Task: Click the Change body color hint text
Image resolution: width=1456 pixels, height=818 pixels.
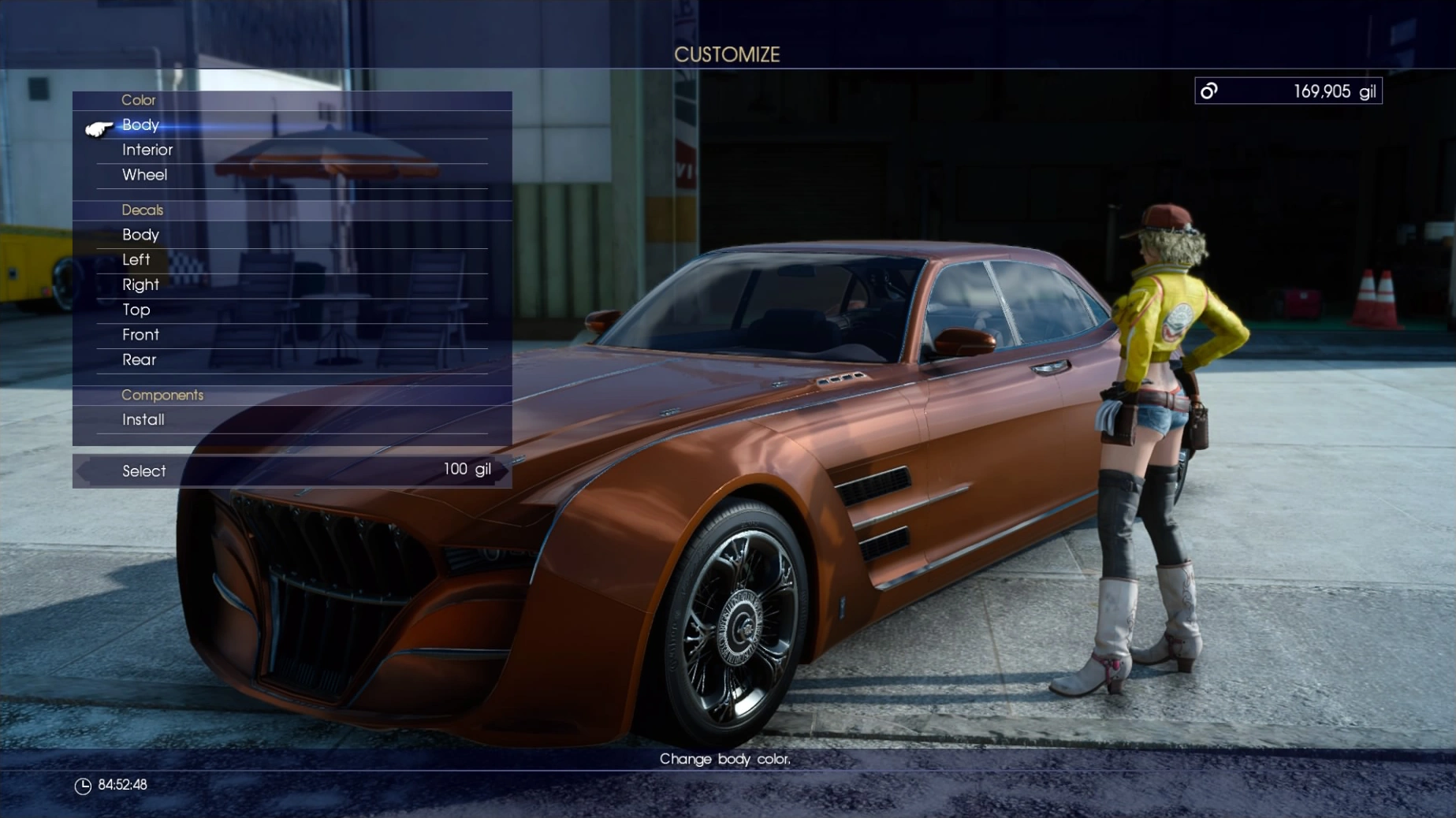Action: point(726,760)
